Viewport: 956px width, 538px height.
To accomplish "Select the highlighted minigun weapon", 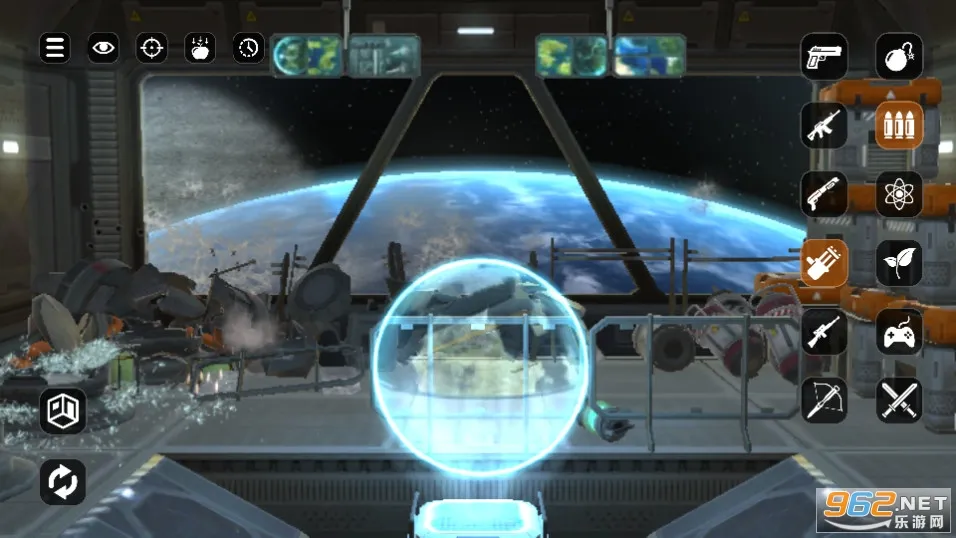I will tap(824, 263).
